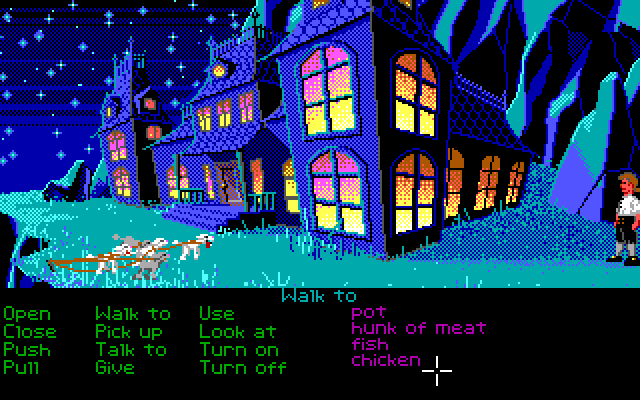The height and width of the screenshot is (400, 640).
Task: Select the Turn on verb
Action: click(x=239, y=349)
